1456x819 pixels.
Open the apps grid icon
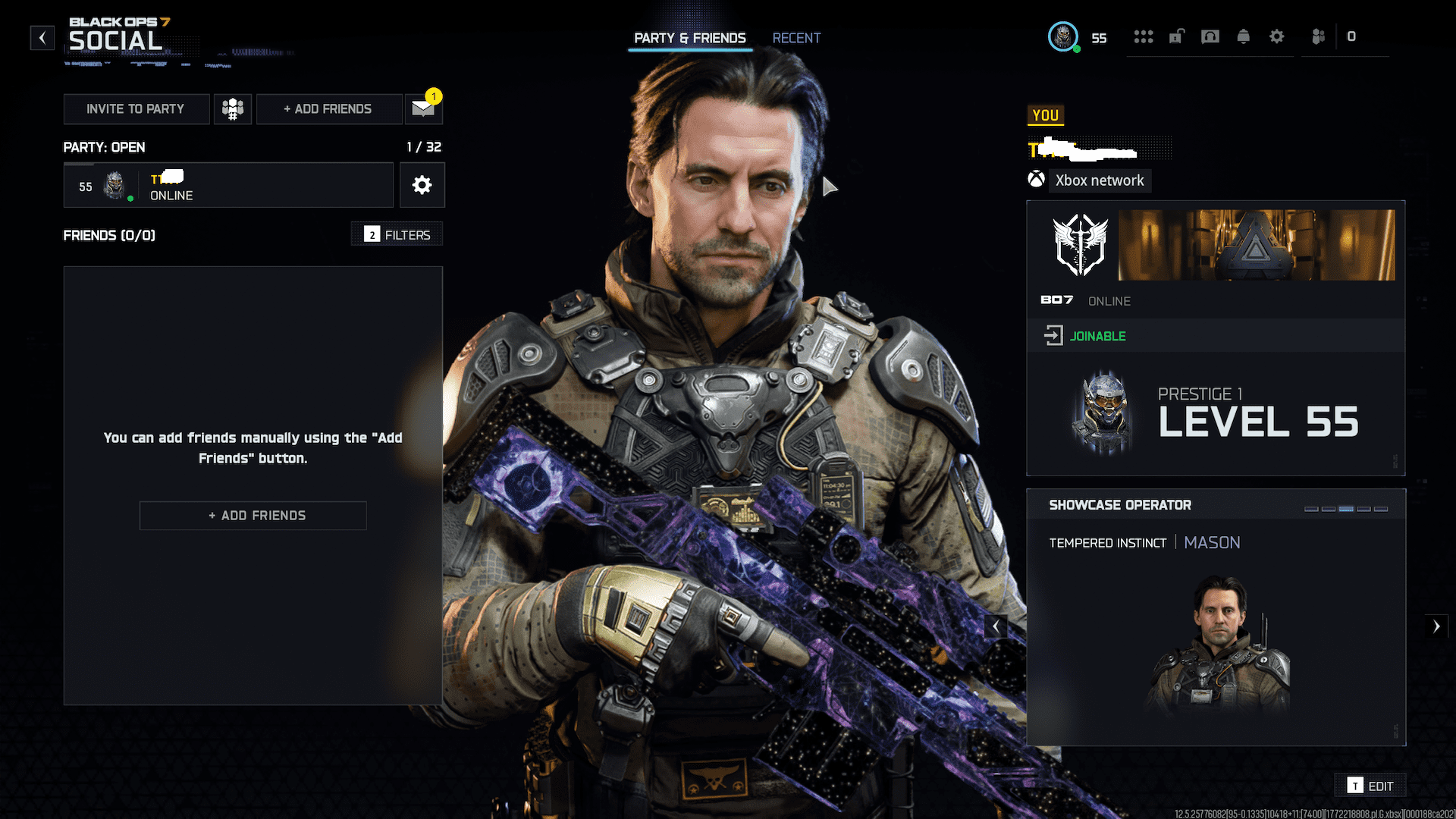[1144, 37]
